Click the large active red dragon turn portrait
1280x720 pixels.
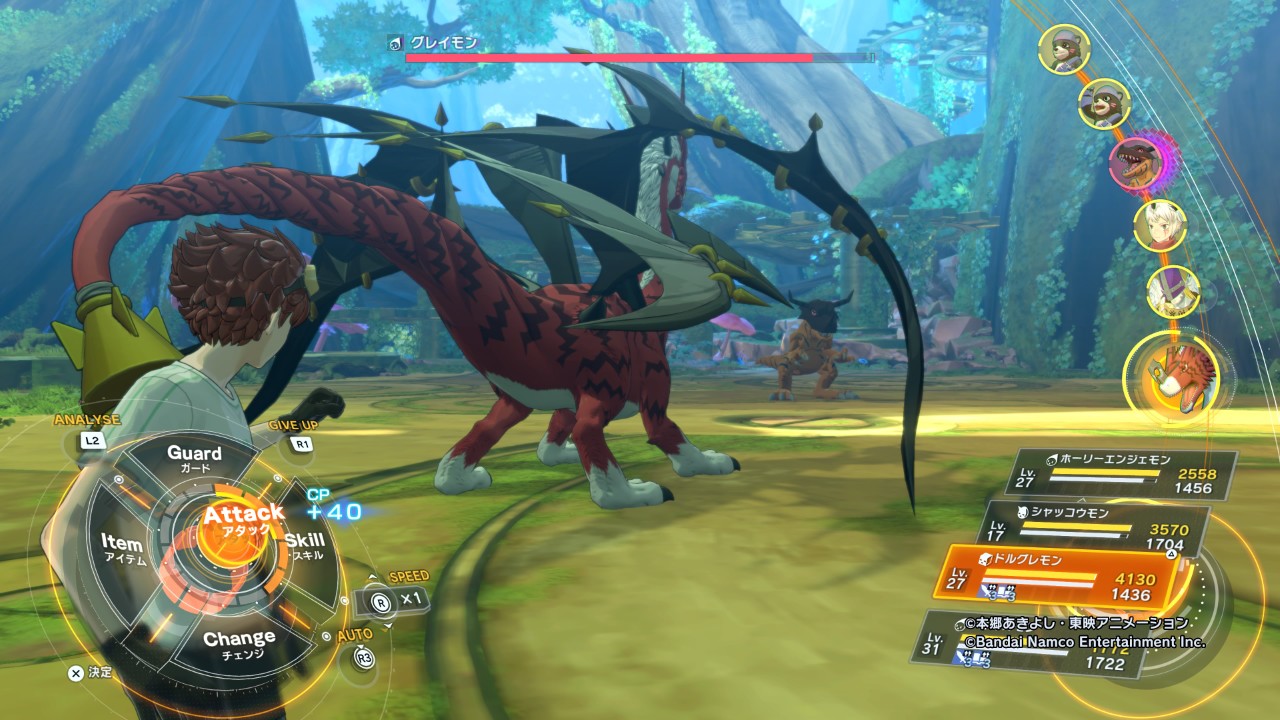1170,377
